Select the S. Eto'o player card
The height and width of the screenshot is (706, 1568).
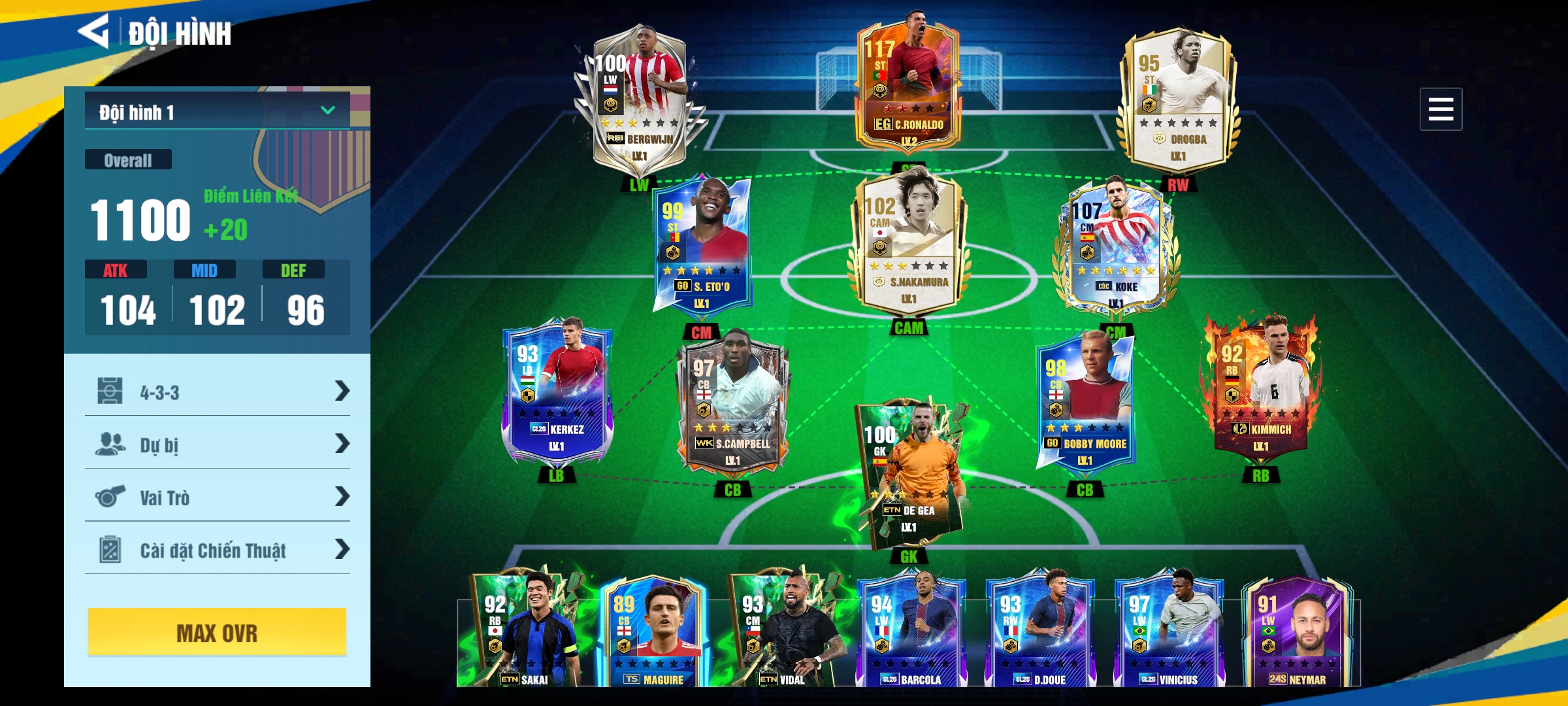click(703, 245)
